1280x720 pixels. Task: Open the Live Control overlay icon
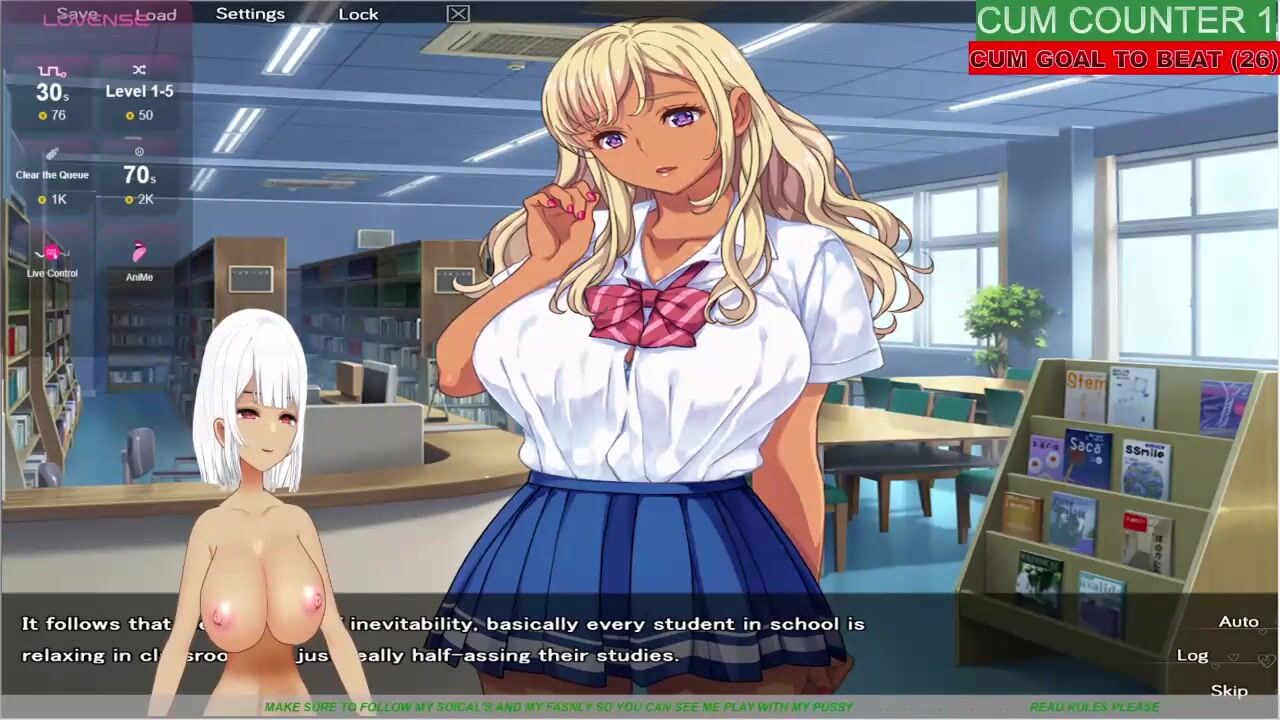(52, 258)
